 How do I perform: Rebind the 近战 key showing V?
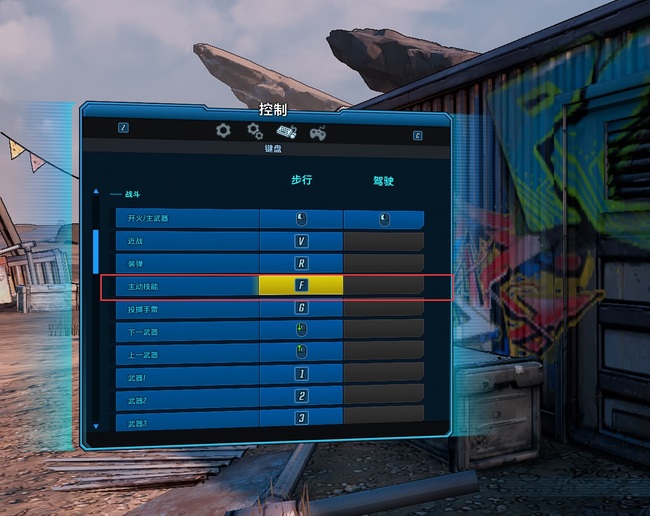(x=301, y=241)
